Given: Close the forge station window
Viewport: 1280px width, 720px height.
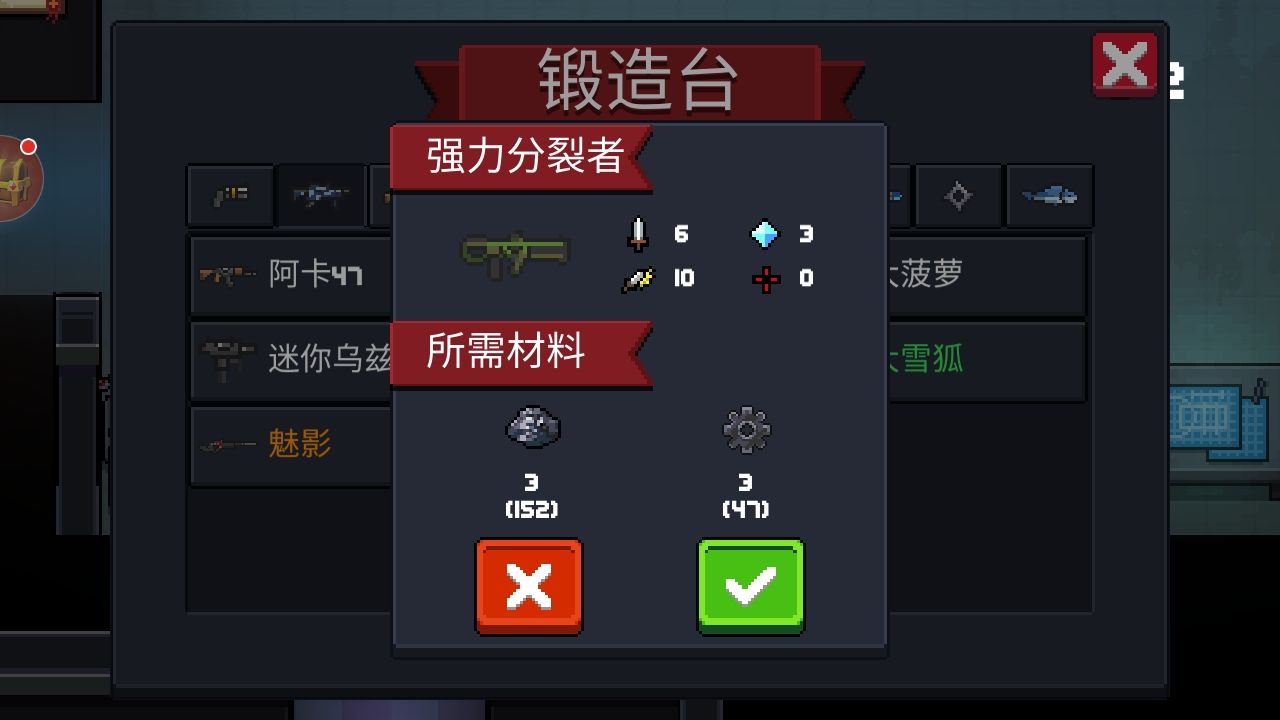Looking at the screenshot, I should [x=1124, y=64].
